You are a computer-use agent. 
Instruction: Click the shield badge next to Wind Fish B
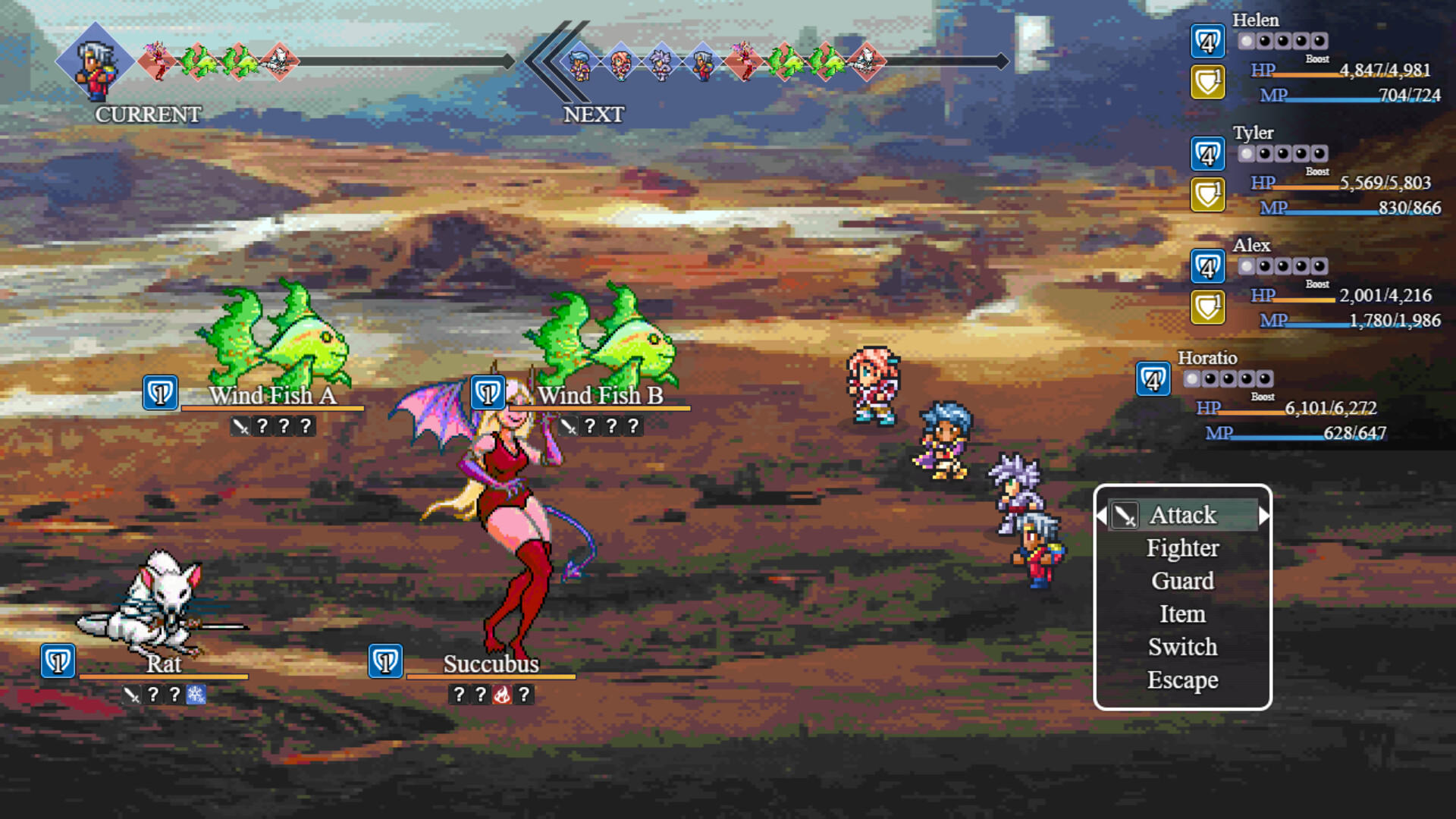(x=488, y=393)
